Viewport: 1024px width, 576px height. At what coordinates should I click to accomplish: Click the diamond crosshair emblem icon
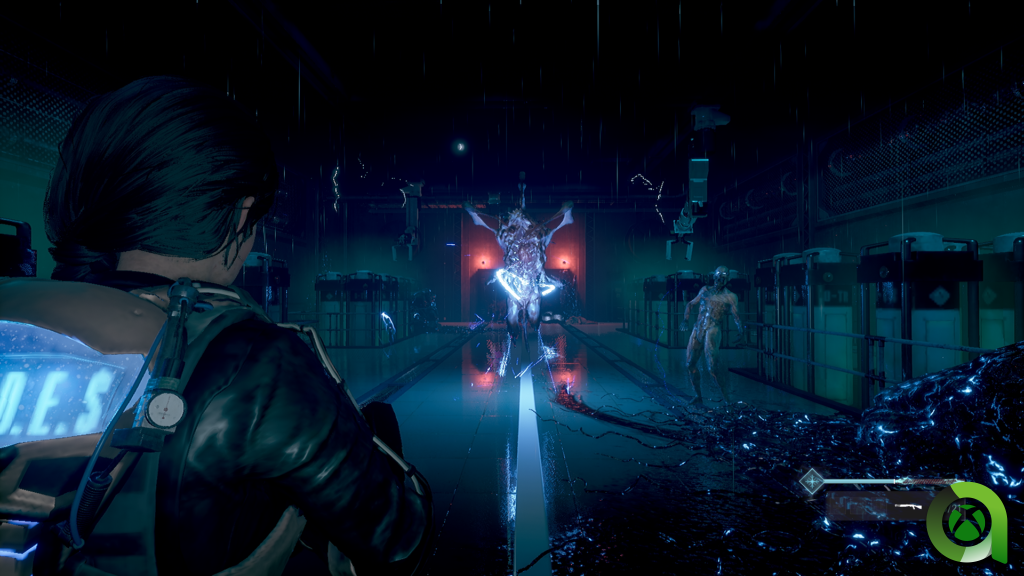coord(812,483)
